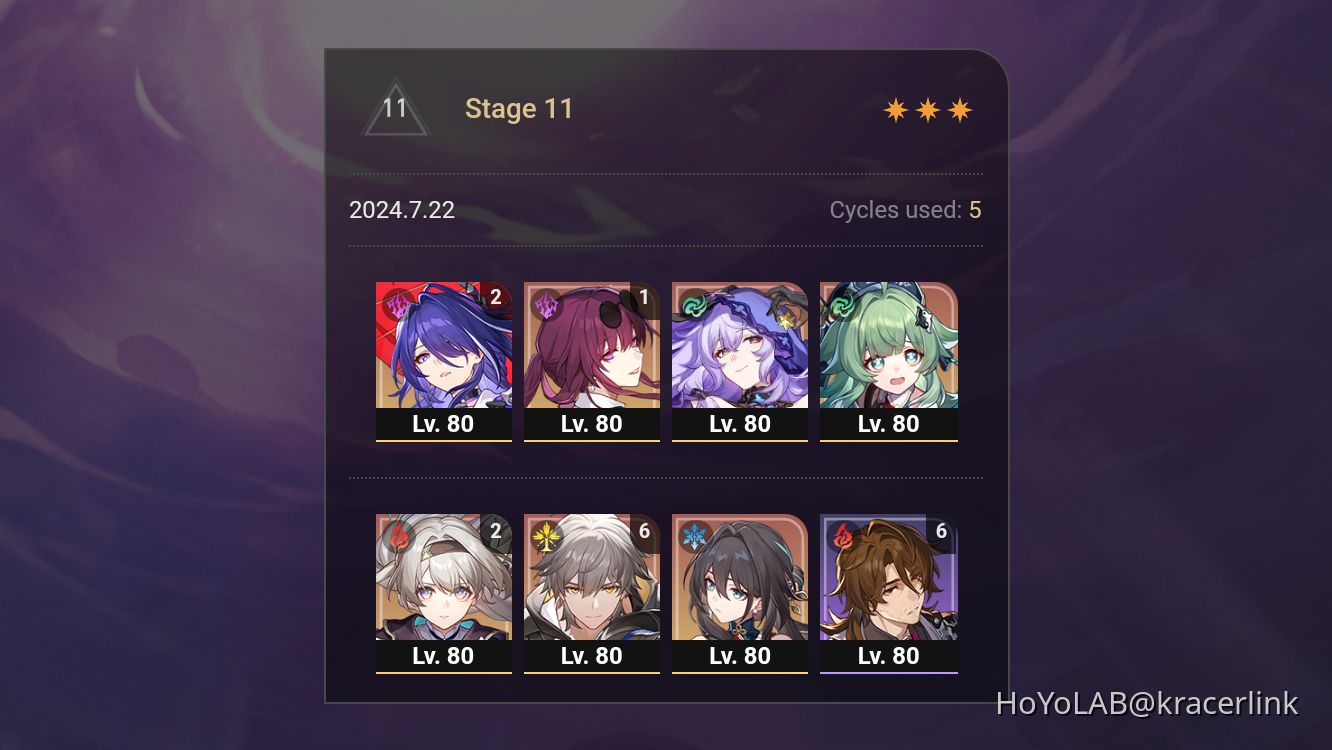Click the 2024.7.22 date text

401,210
